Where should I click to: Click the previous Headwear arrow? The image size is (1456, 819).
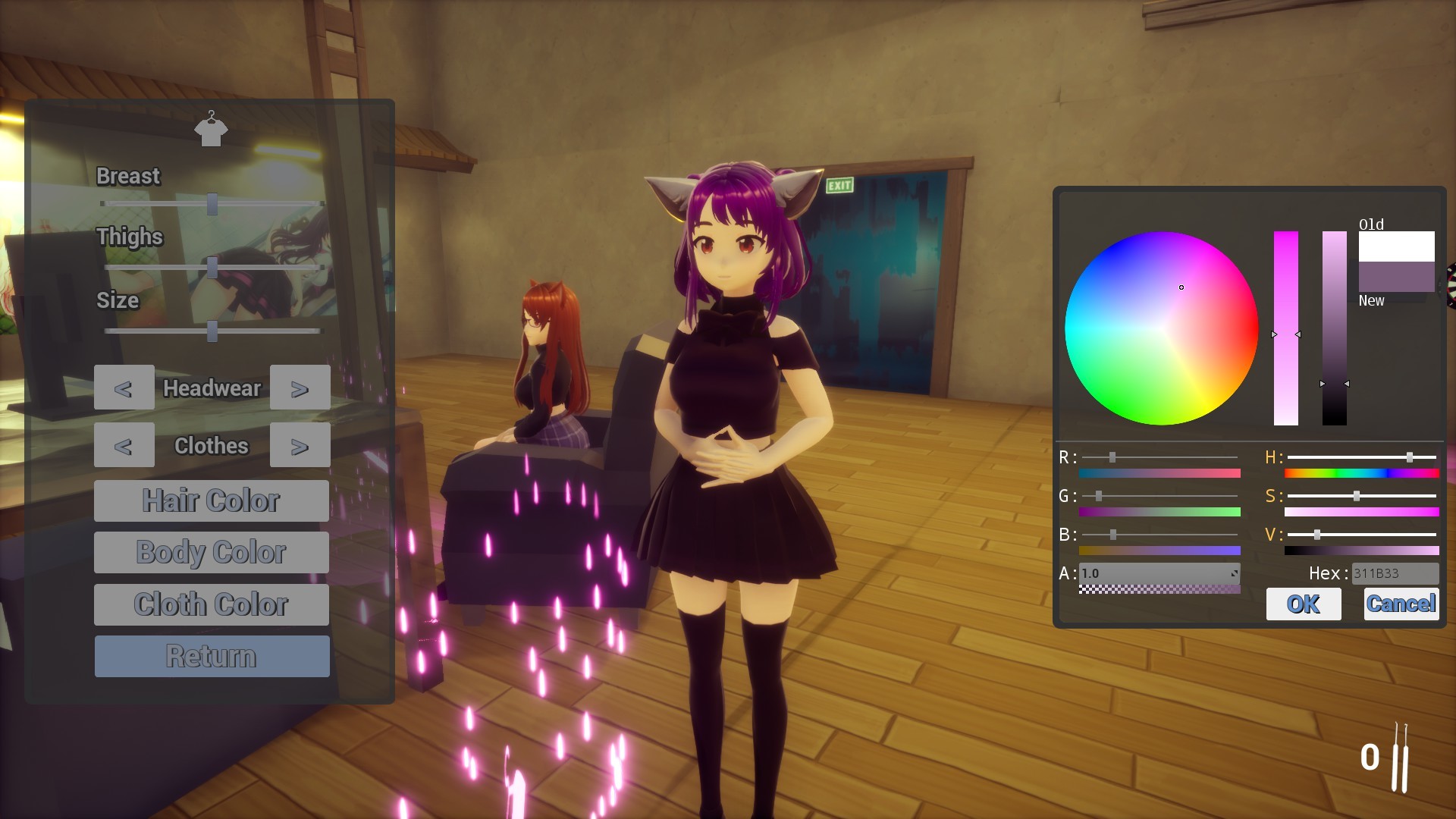[x=124, y=388]
